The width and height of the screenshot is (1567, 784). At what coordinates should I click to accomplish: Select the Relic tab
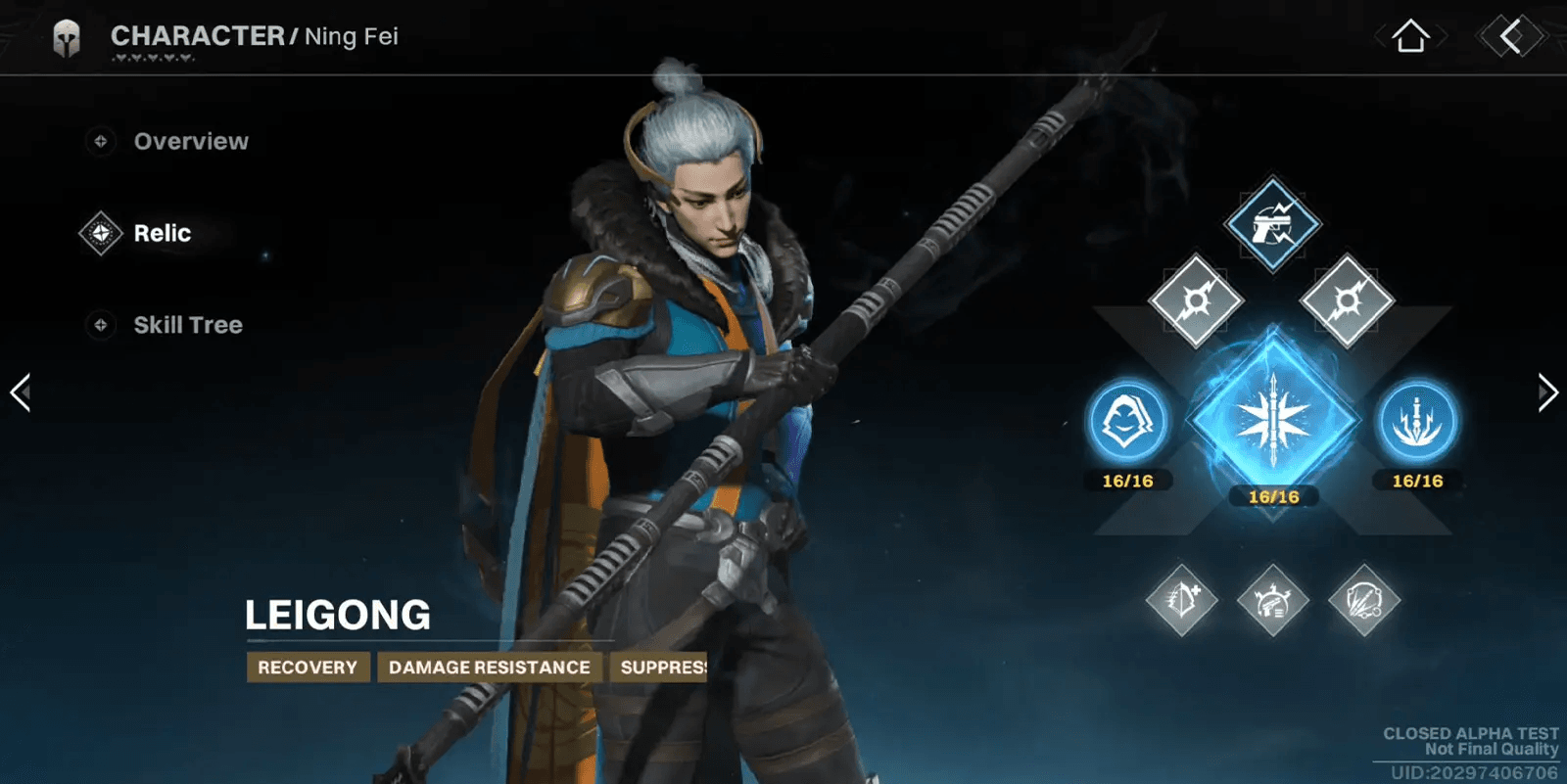(162, 234)
